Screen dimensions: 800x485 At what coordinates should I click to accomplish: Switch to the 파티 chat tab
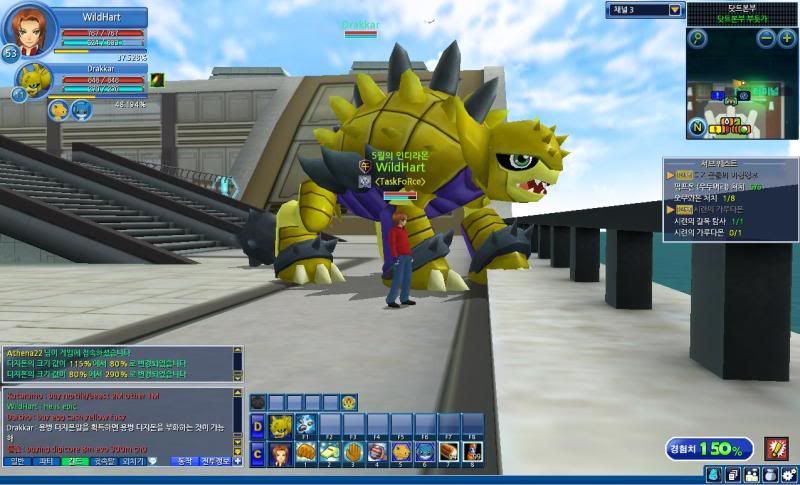coord(45,461)
